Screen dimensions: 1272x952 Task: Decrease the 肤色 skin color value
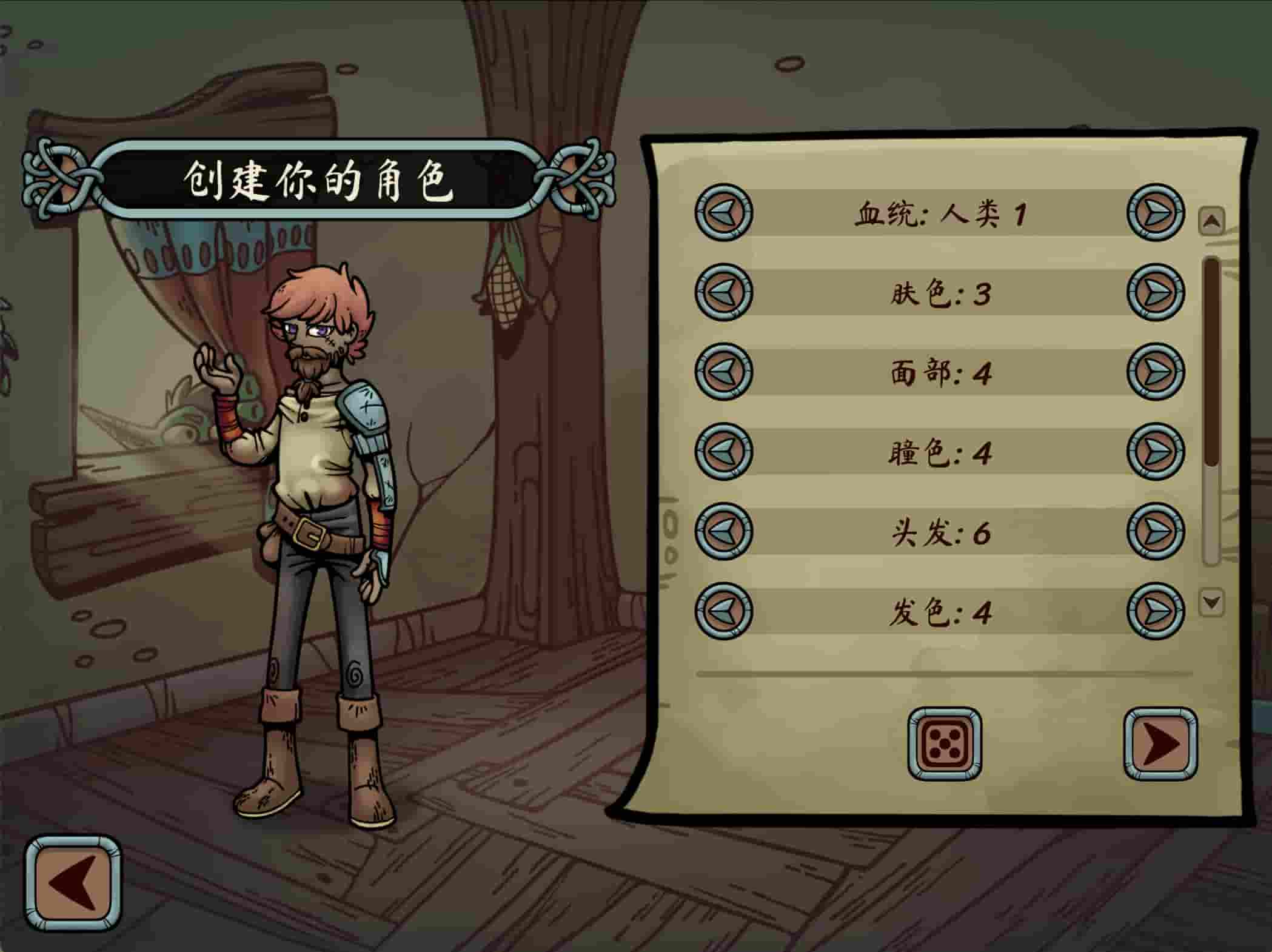(x=723, y=292)
